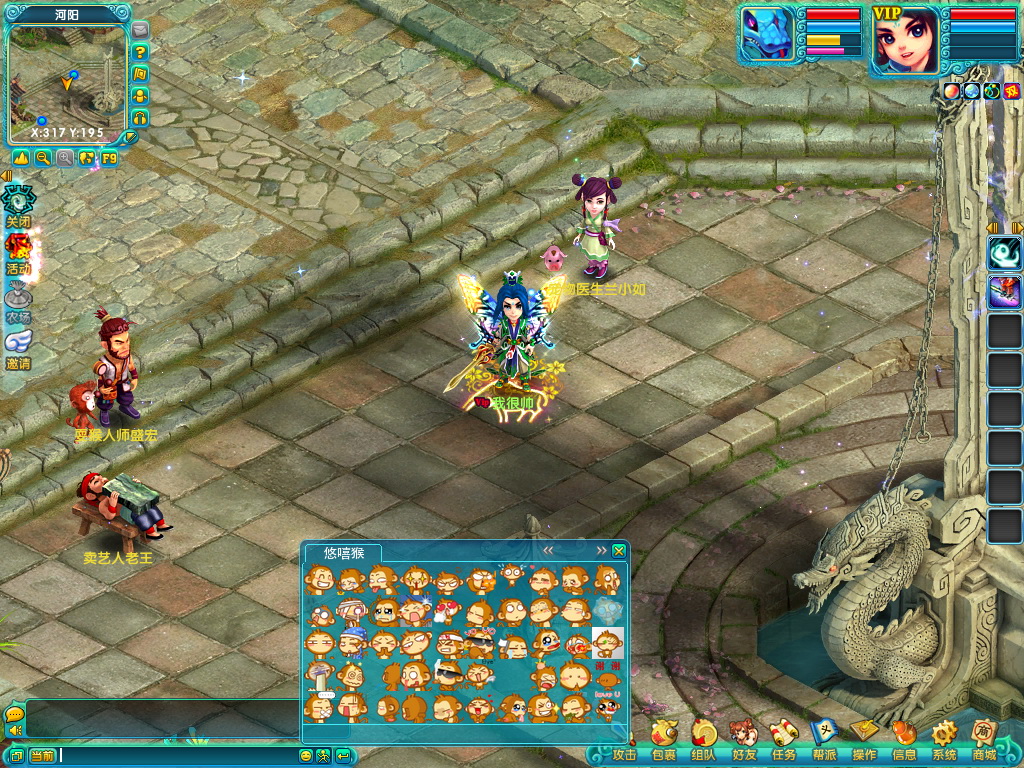Image resolution: width=1024 pixels, height=768 pixels.
Task: Open the 信息 gourd info panel
Action: click(x=904, y=739)
